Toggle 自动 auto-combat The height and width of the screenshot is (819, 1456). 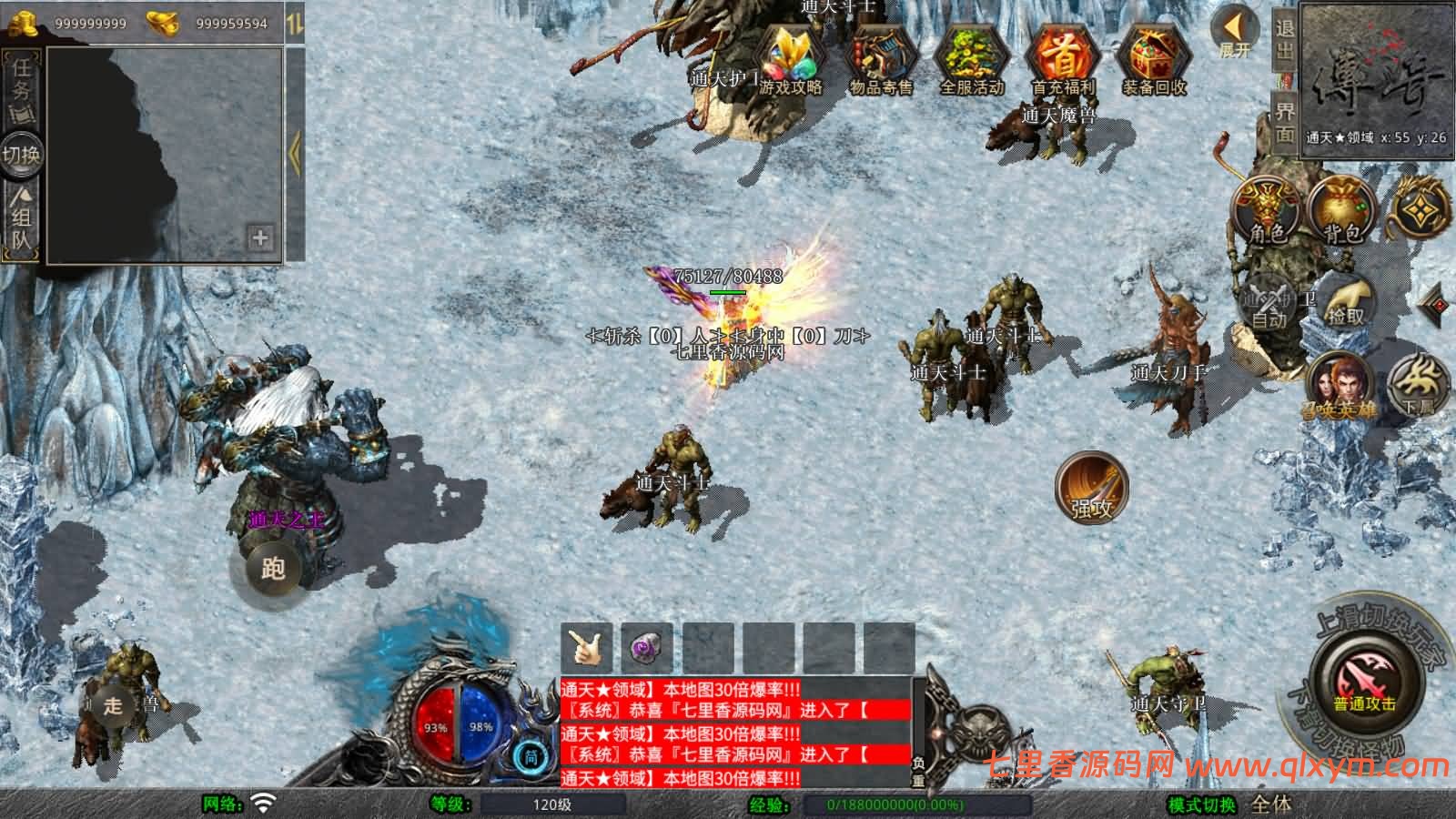(x=1270, y=300)
